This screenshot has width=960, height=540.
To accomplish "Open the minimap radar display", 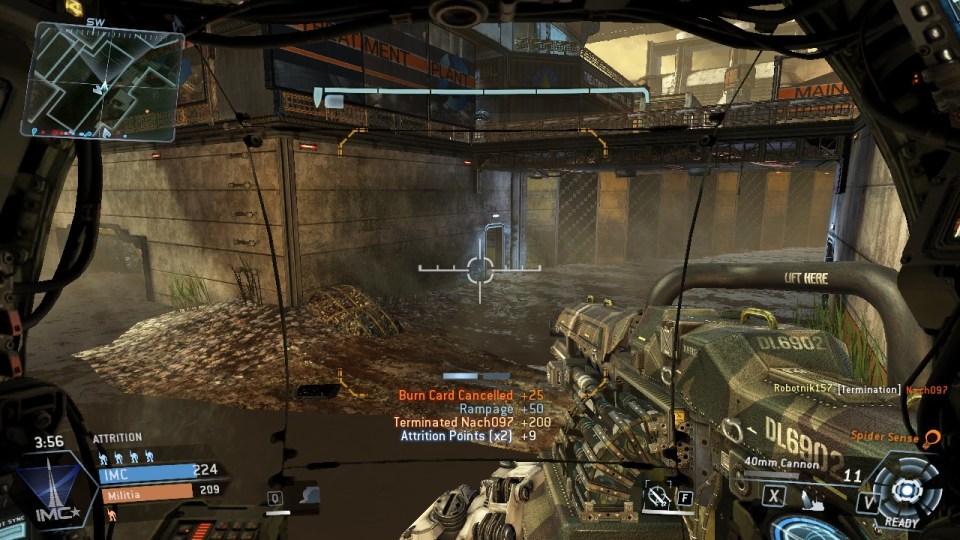I will coord(107,80).
